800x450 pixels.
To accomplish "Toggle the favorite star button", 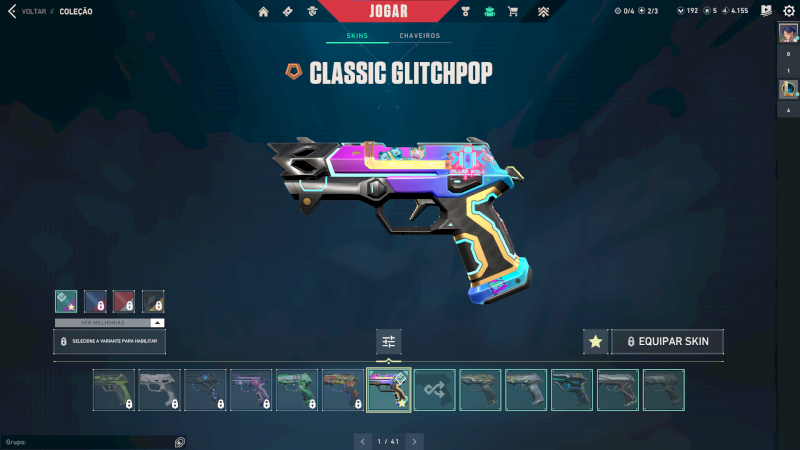I will click(x=595, y=342).
